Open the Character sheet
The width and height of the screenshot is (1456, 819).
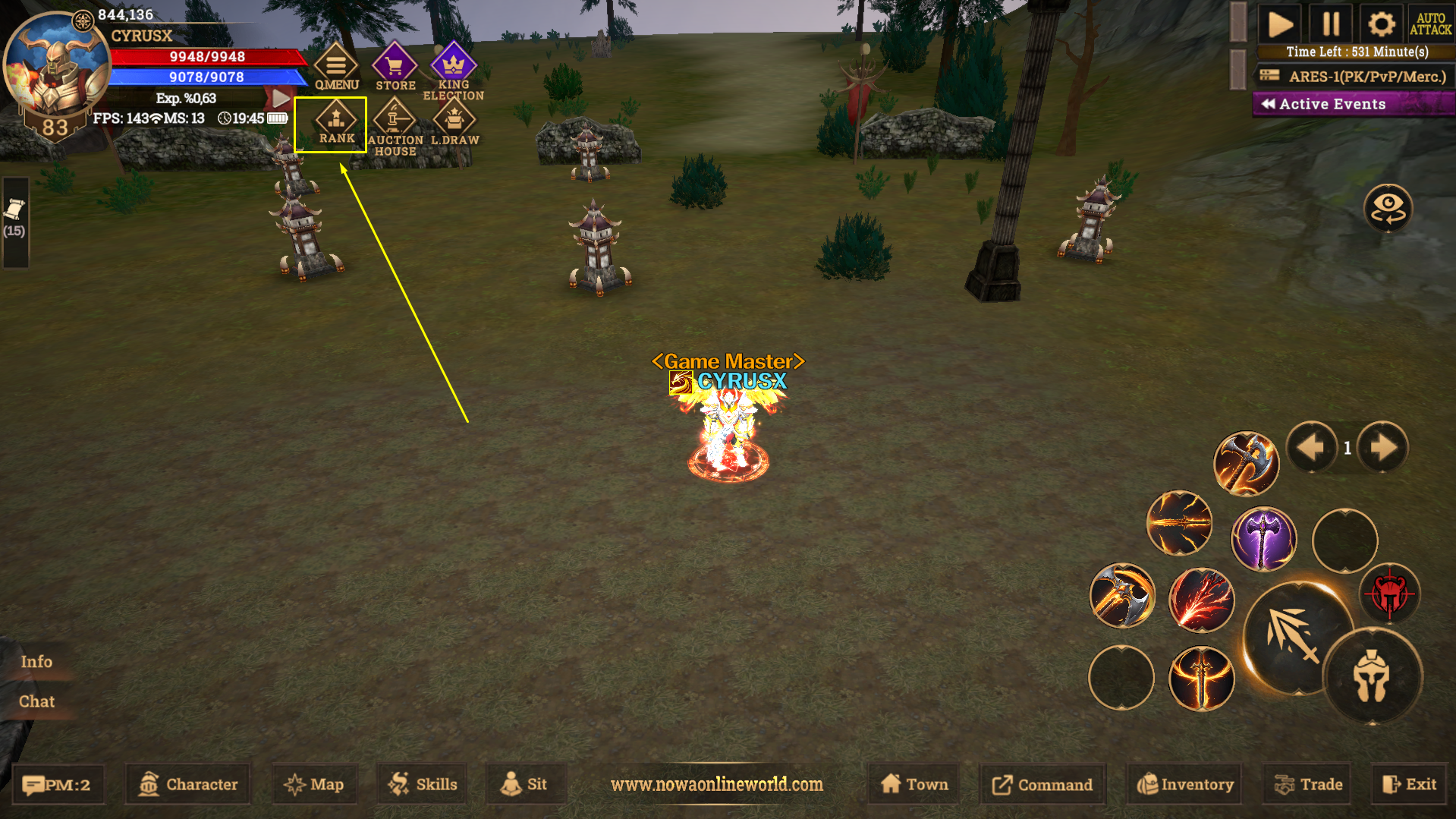[x=188, y=784]
